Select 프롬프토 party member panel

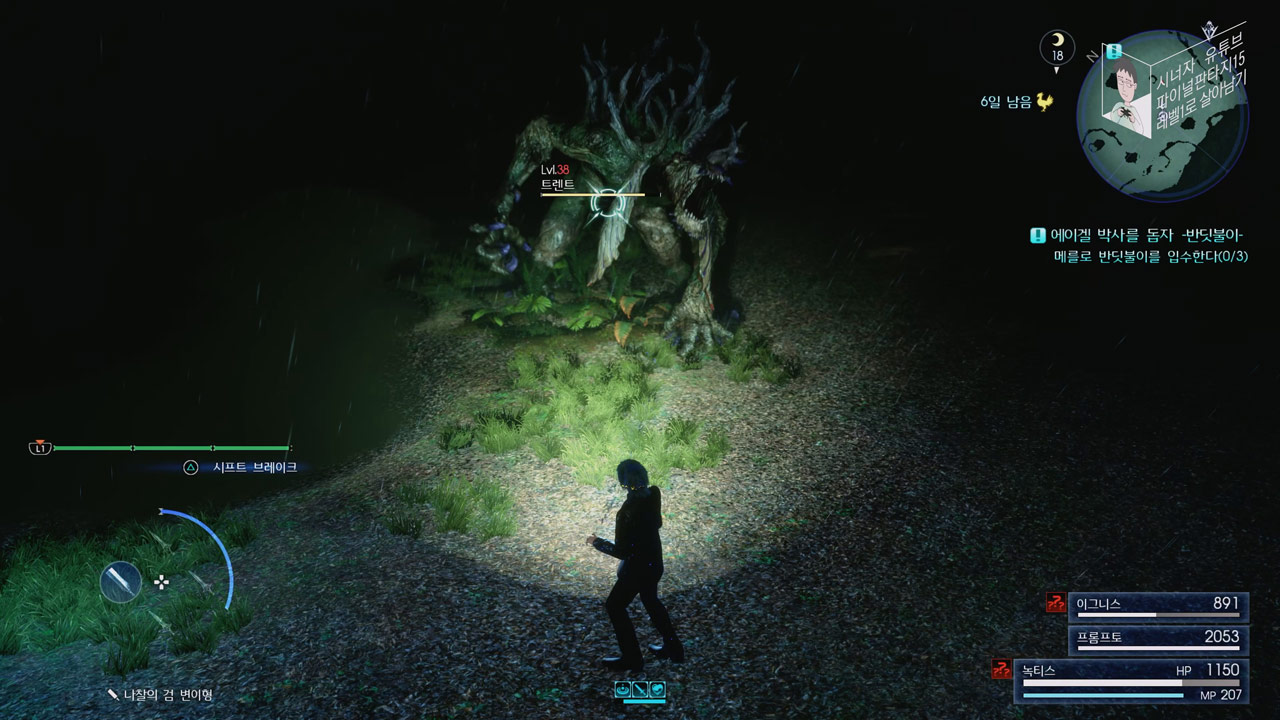pos(1158,639)
